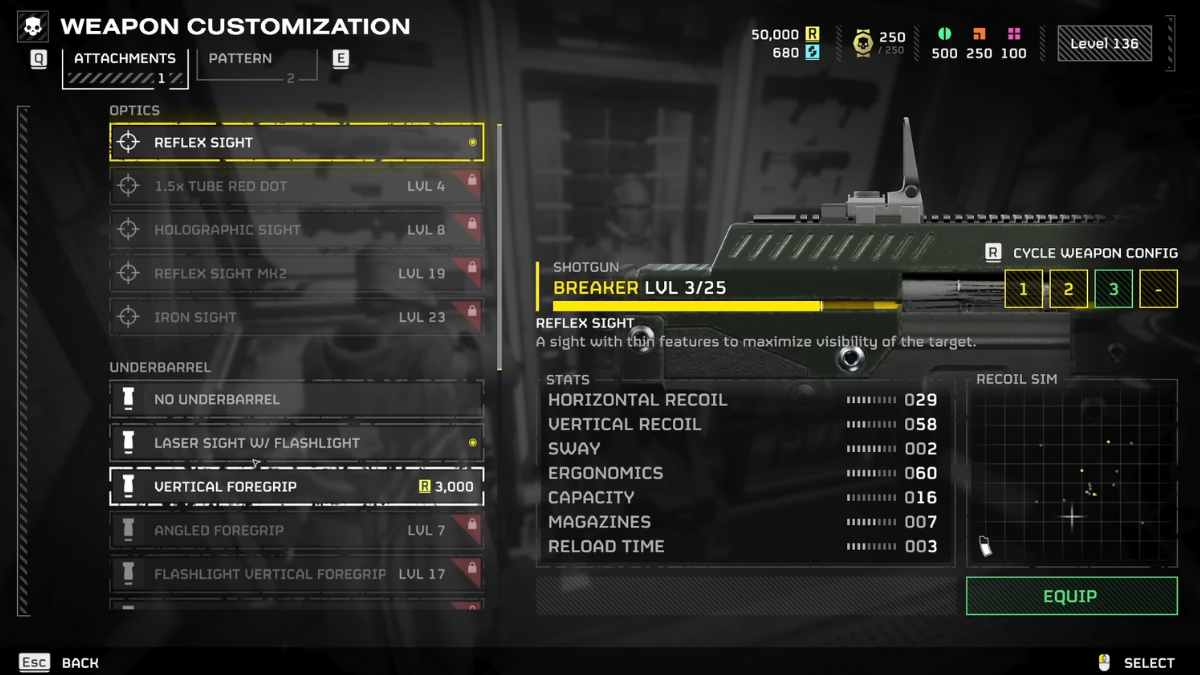Select the Holographic Sight entry
Screen dimensions: 1200x675
296,230
